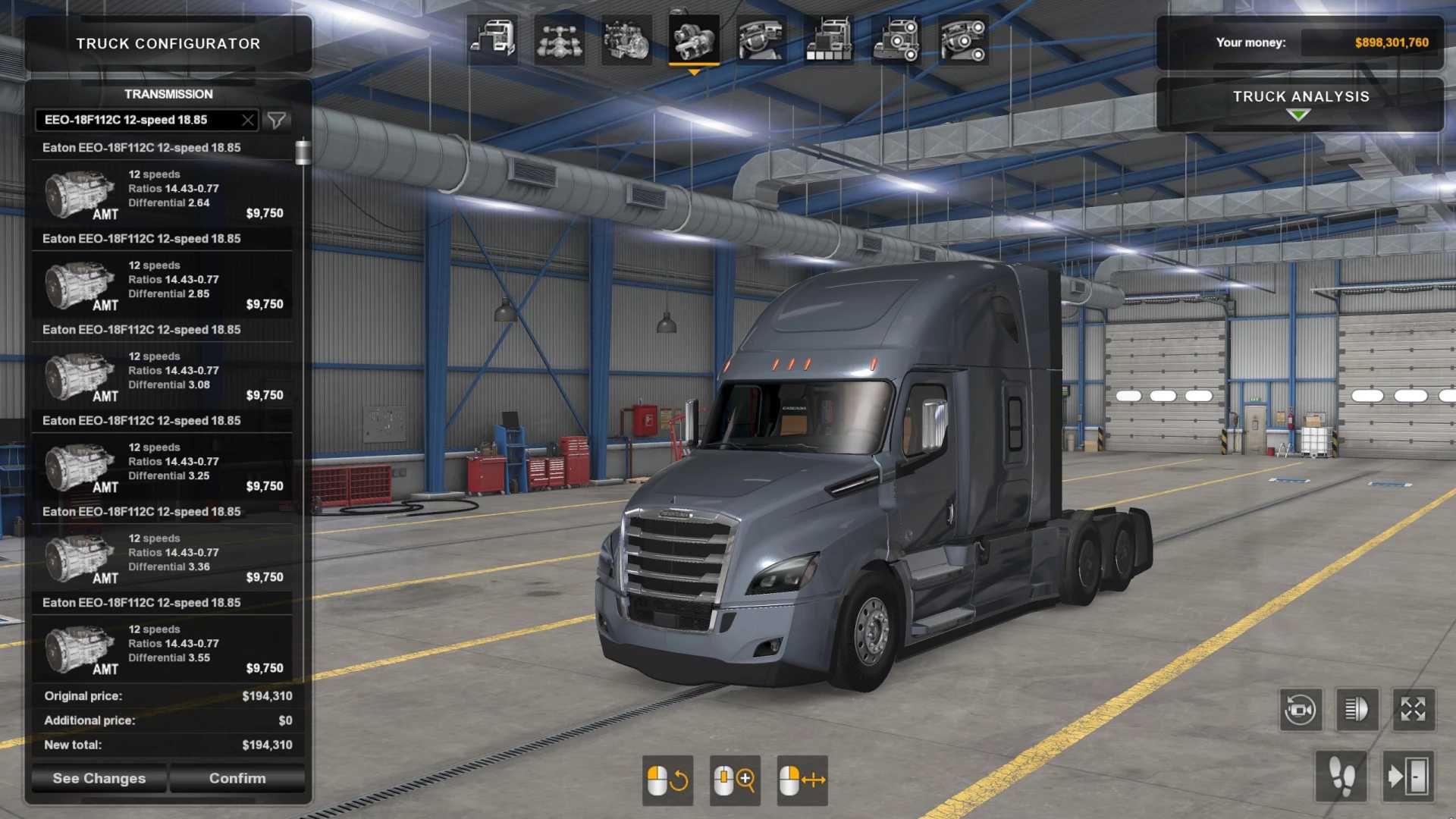Image resolution: width=1456 pixels, height=819 pixels.
Task: Open the transmission filter funnel
Action: coord(277,120)
